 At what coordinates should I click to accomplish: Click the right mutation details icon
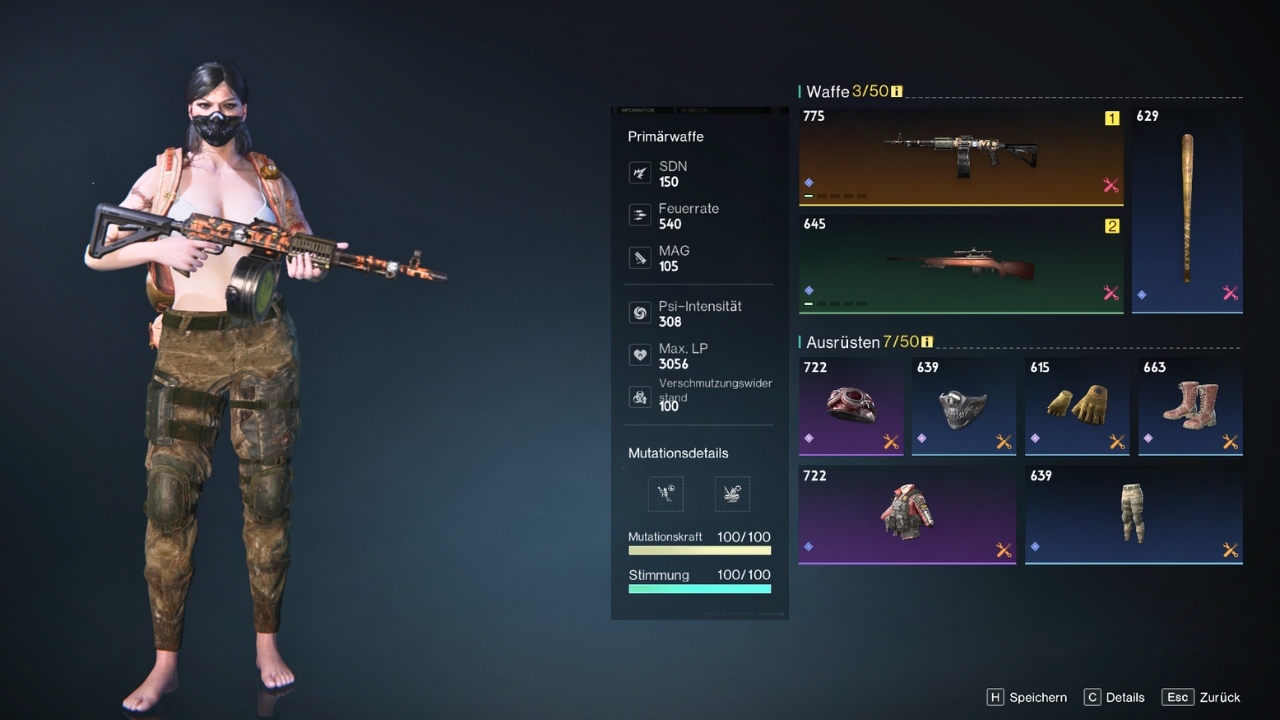[732, 493]
